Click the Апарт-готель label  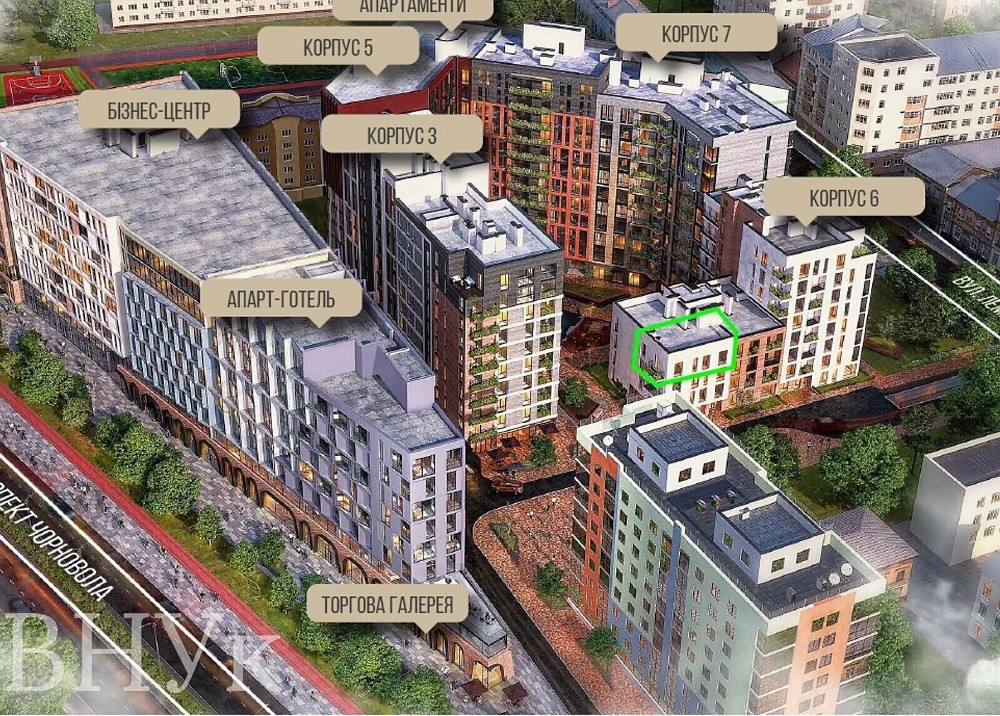(281, 296)
